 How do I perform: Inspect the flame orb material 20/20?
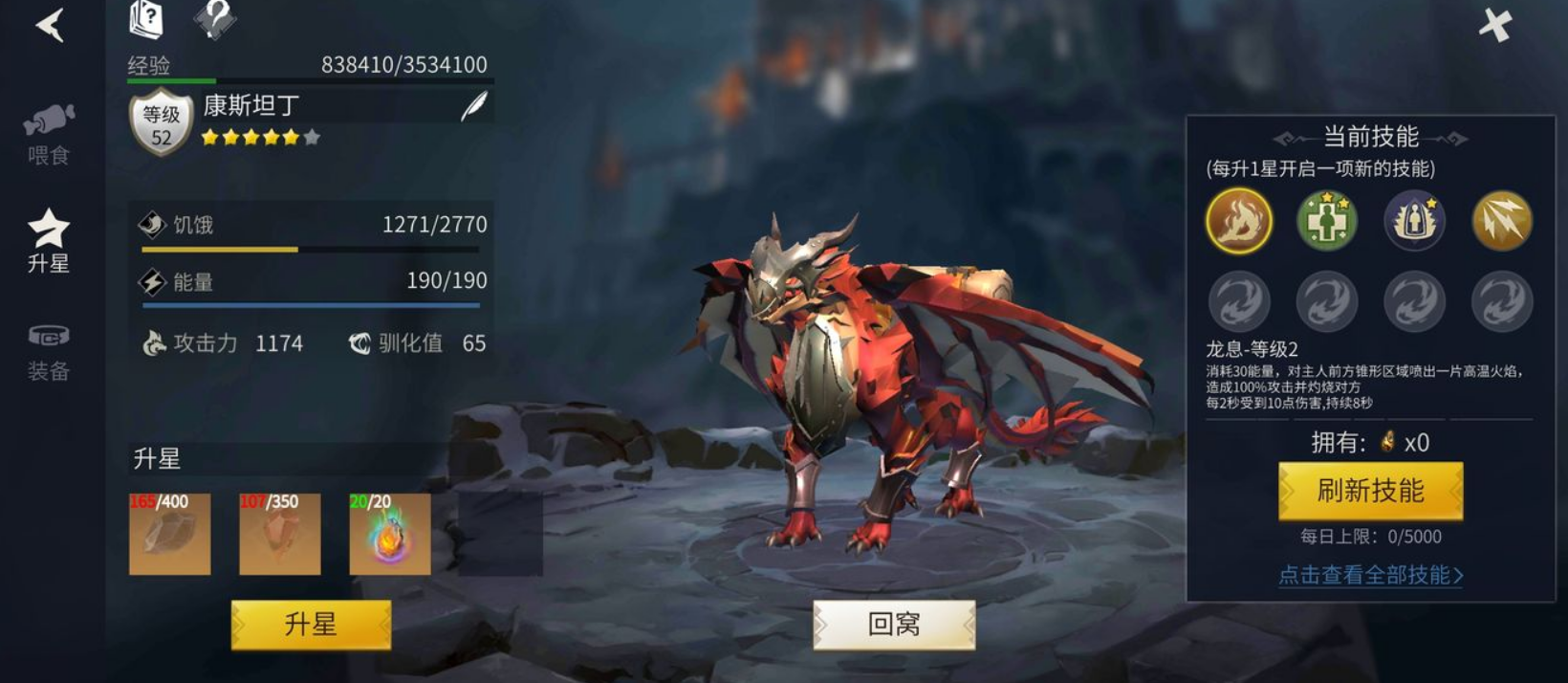pyautogui.click(x=390, y=534)
